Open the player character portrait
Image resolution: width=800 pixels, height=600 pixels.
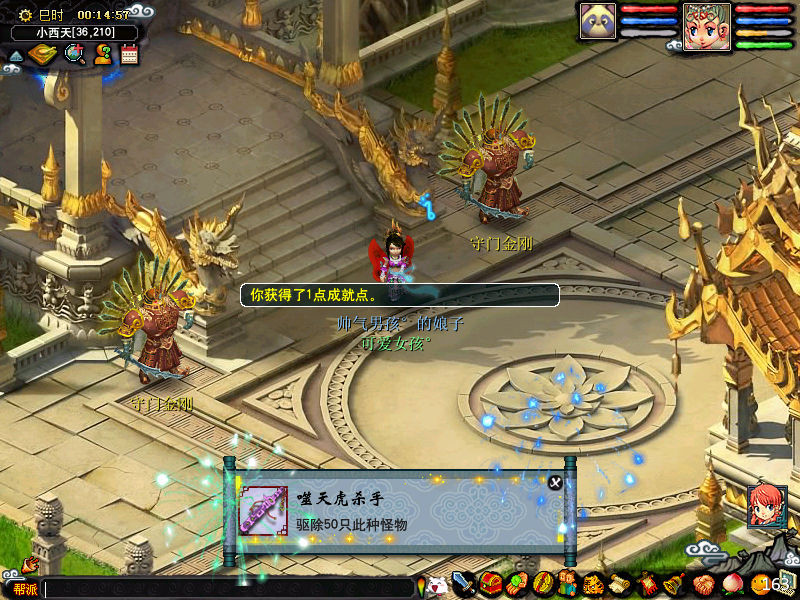tap(707, 24)
